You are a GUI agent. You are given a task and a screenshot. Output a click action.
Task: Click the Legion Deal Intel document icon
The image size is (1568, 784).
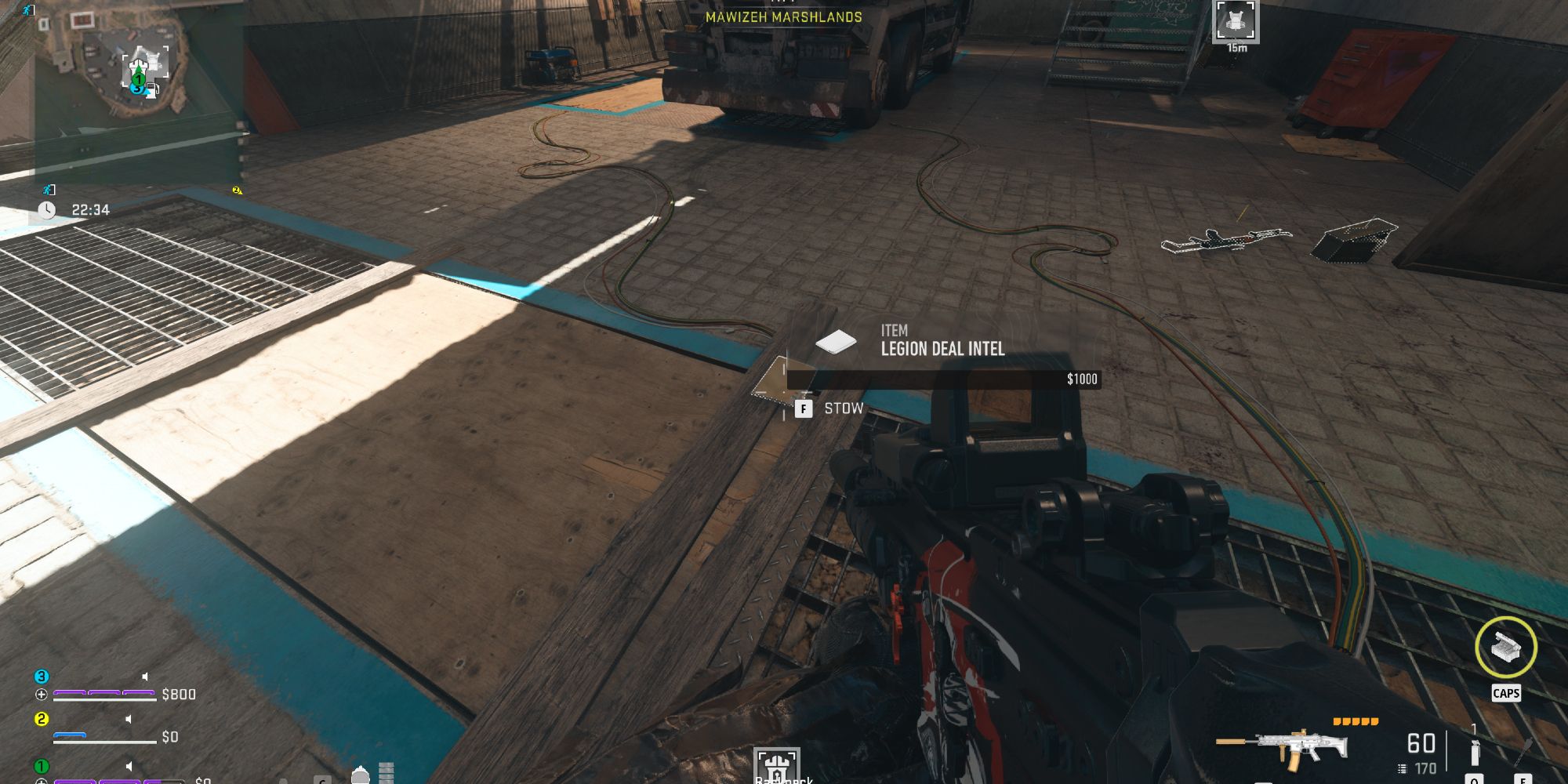coord(837,342)
